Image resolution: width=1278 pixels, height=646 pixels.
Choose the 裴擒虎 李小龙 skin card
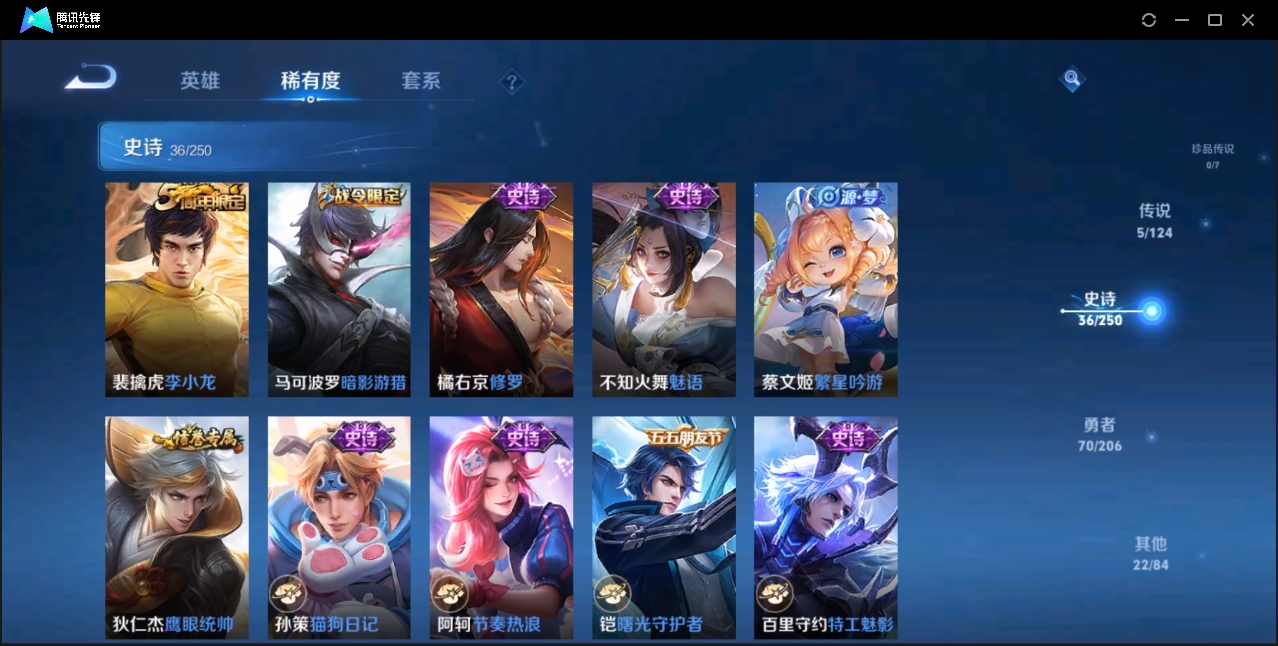pyautogui.click(x=177, y=290)
